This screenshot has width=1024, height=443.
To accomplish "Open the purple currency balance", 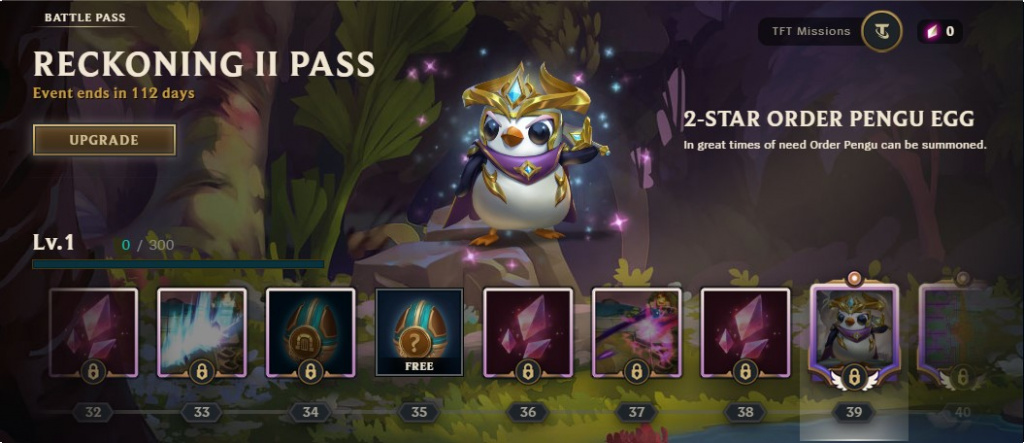I will (x=940, y=32).
